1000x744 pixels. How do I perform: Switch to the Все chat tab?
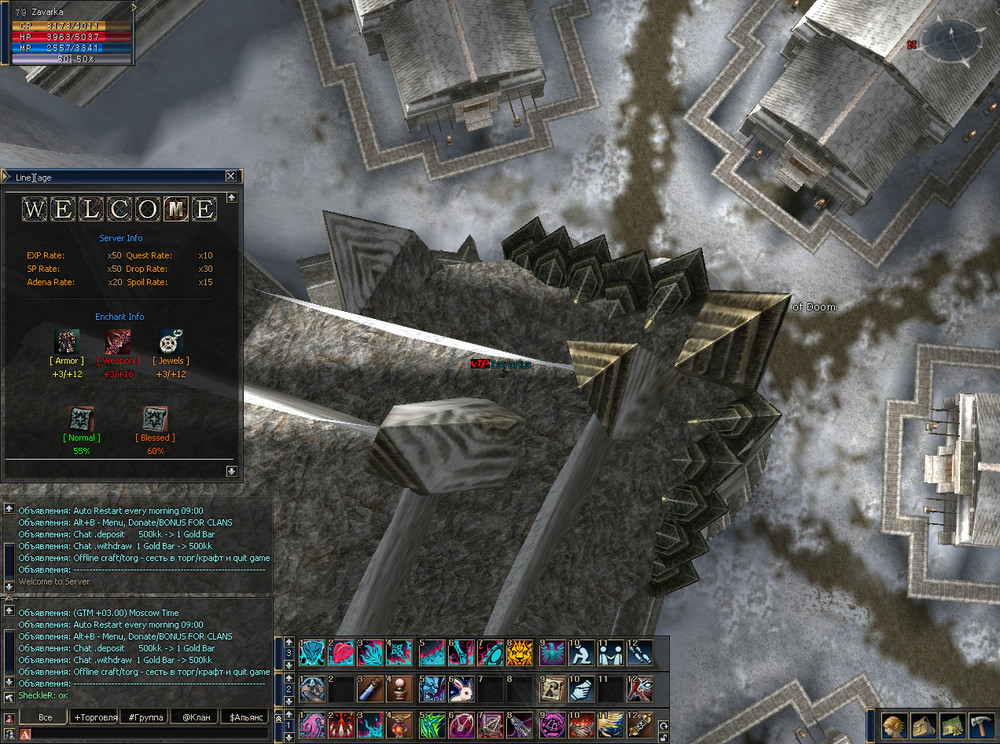(x=44, y=717)
